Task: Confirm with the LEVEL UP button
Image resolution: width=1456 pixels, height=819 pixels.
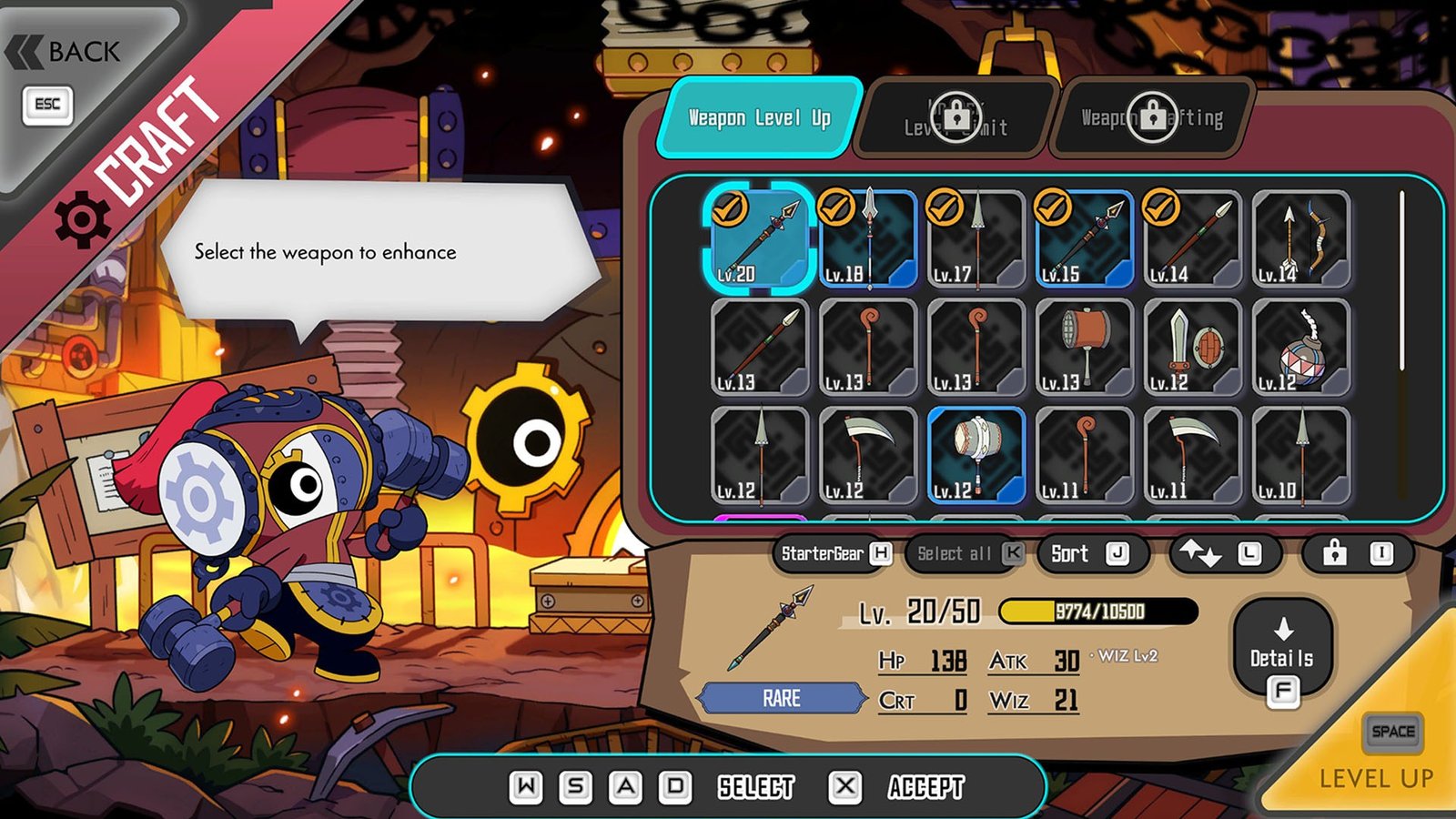Action: point(1376,764)
